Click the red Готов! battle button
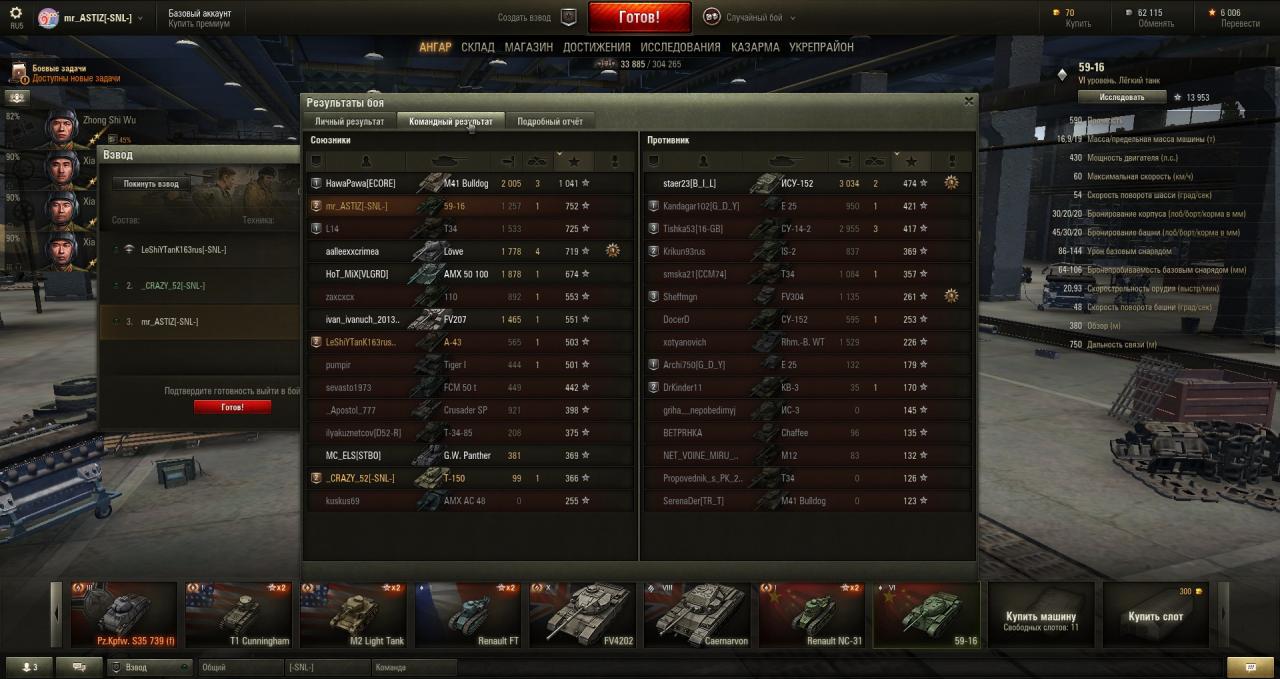Viewport: 1280px width, 679px height. (639, 17)
